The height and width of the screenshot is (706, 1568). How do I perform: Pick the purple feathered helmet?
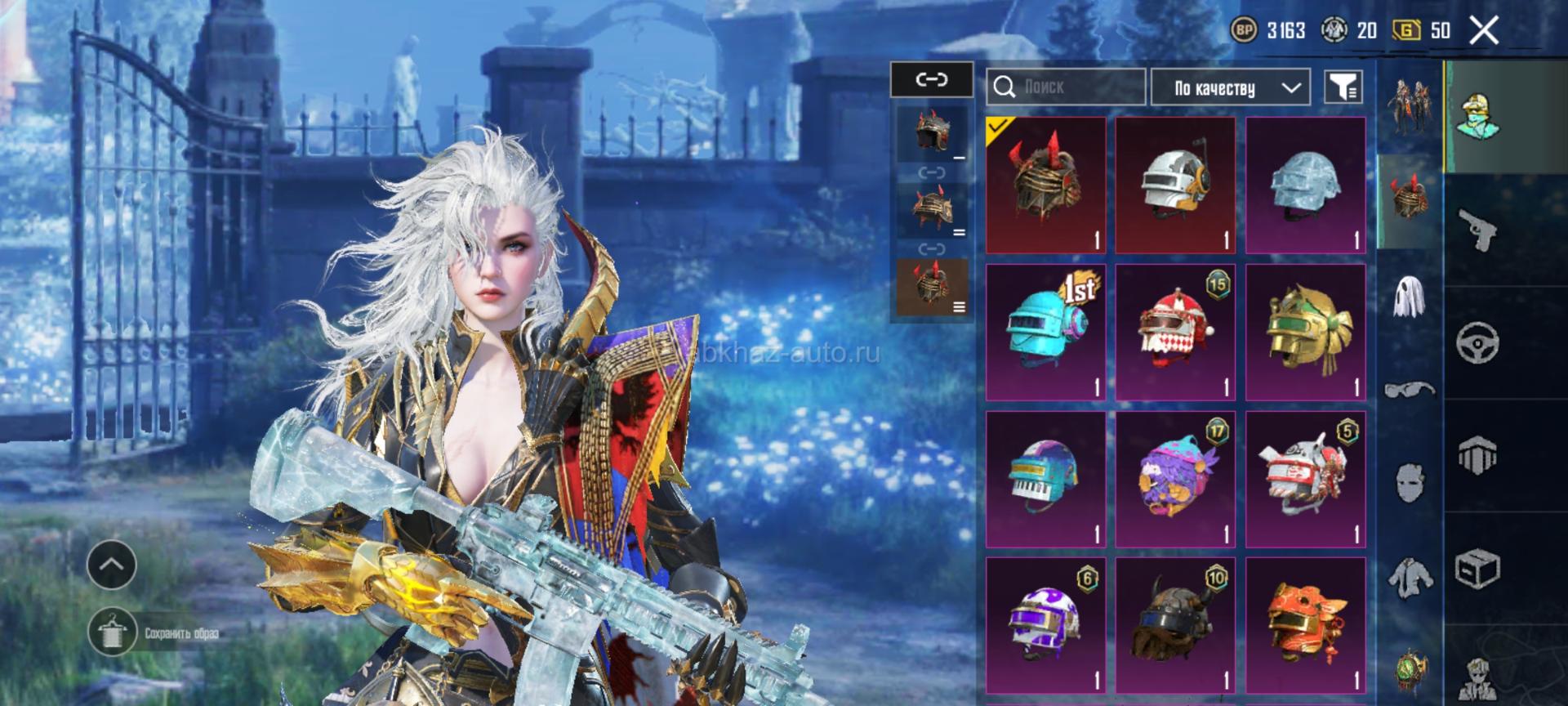(x=1175, y=480)
